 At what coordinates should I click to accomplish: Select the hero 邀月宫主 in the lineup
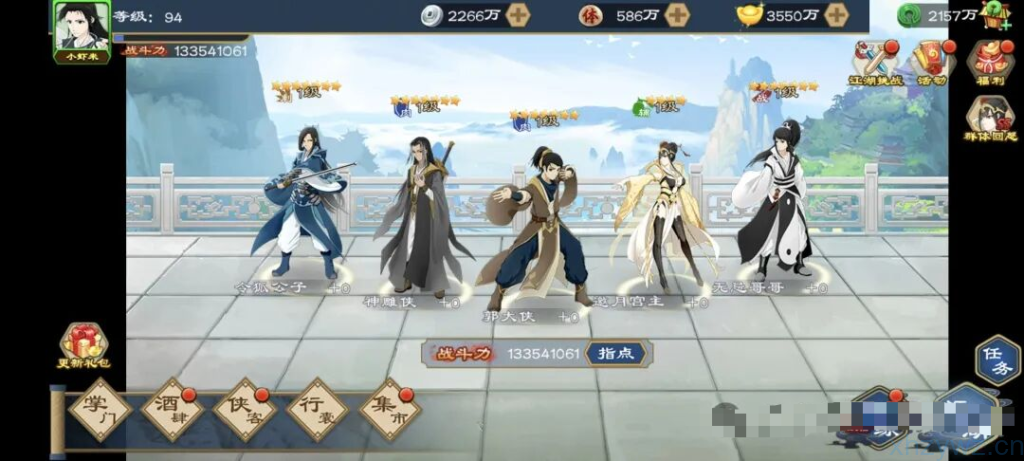(665, 215)
